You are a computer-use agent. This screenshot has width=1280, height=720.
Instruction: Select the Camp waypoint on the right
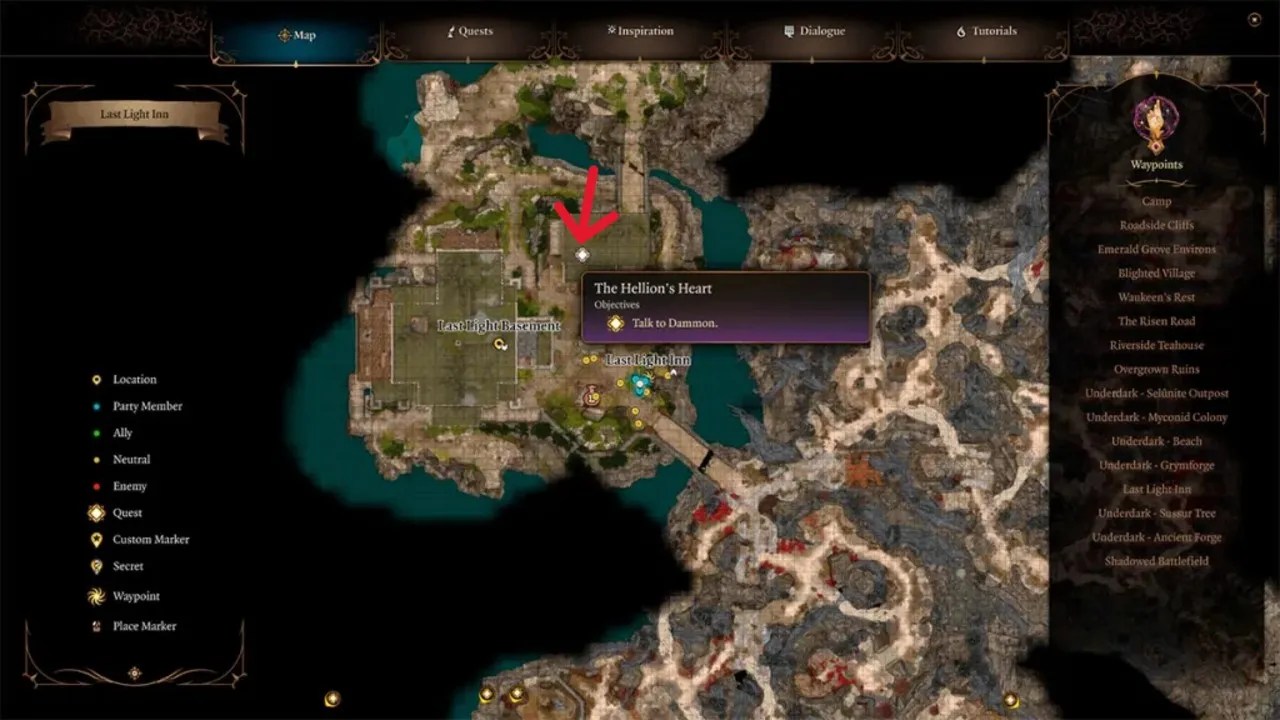click(1155, 201)
